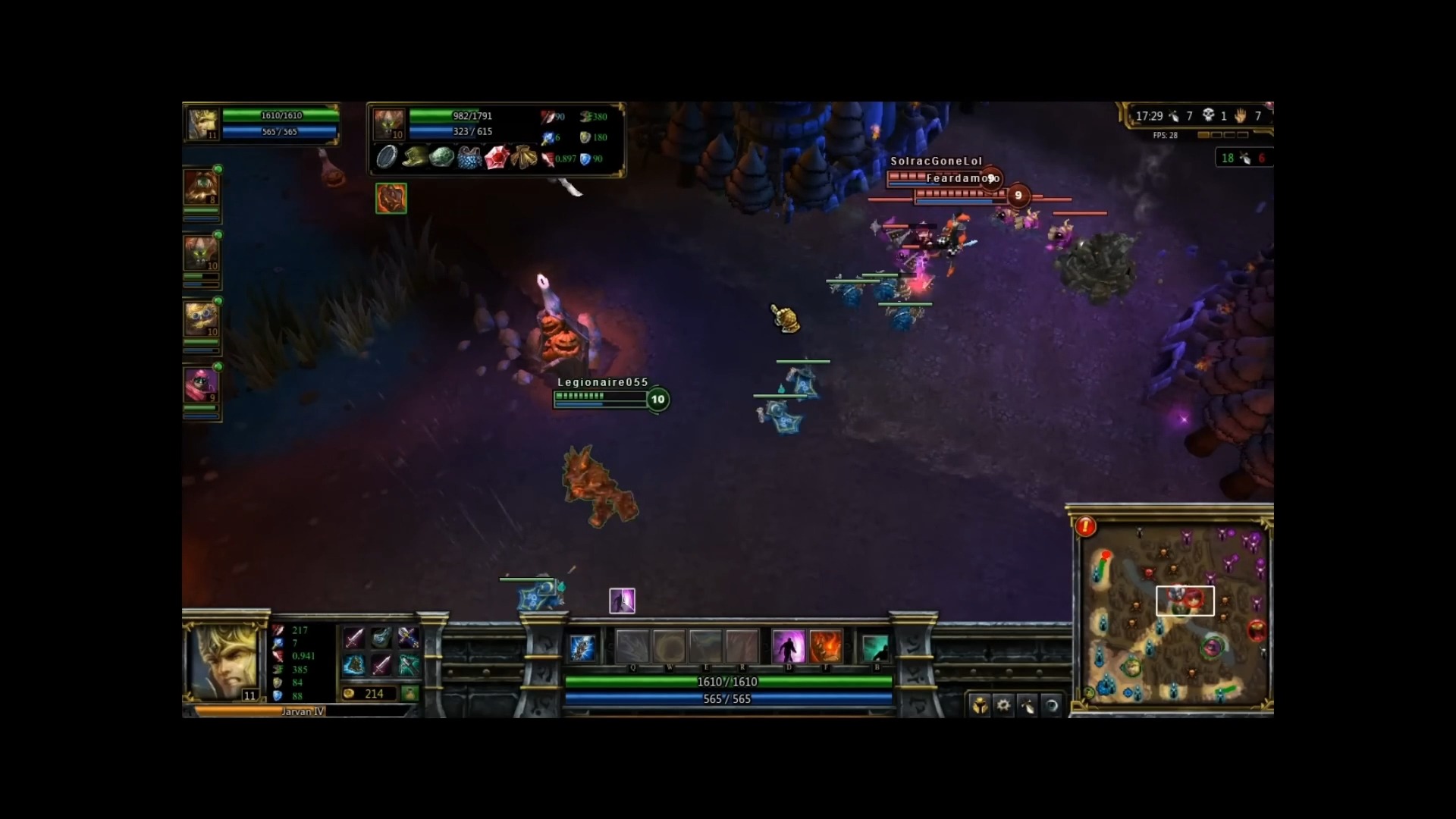Click the golden helmet menu button
The image size is (1456, 819).
click(x=980, y=705)
